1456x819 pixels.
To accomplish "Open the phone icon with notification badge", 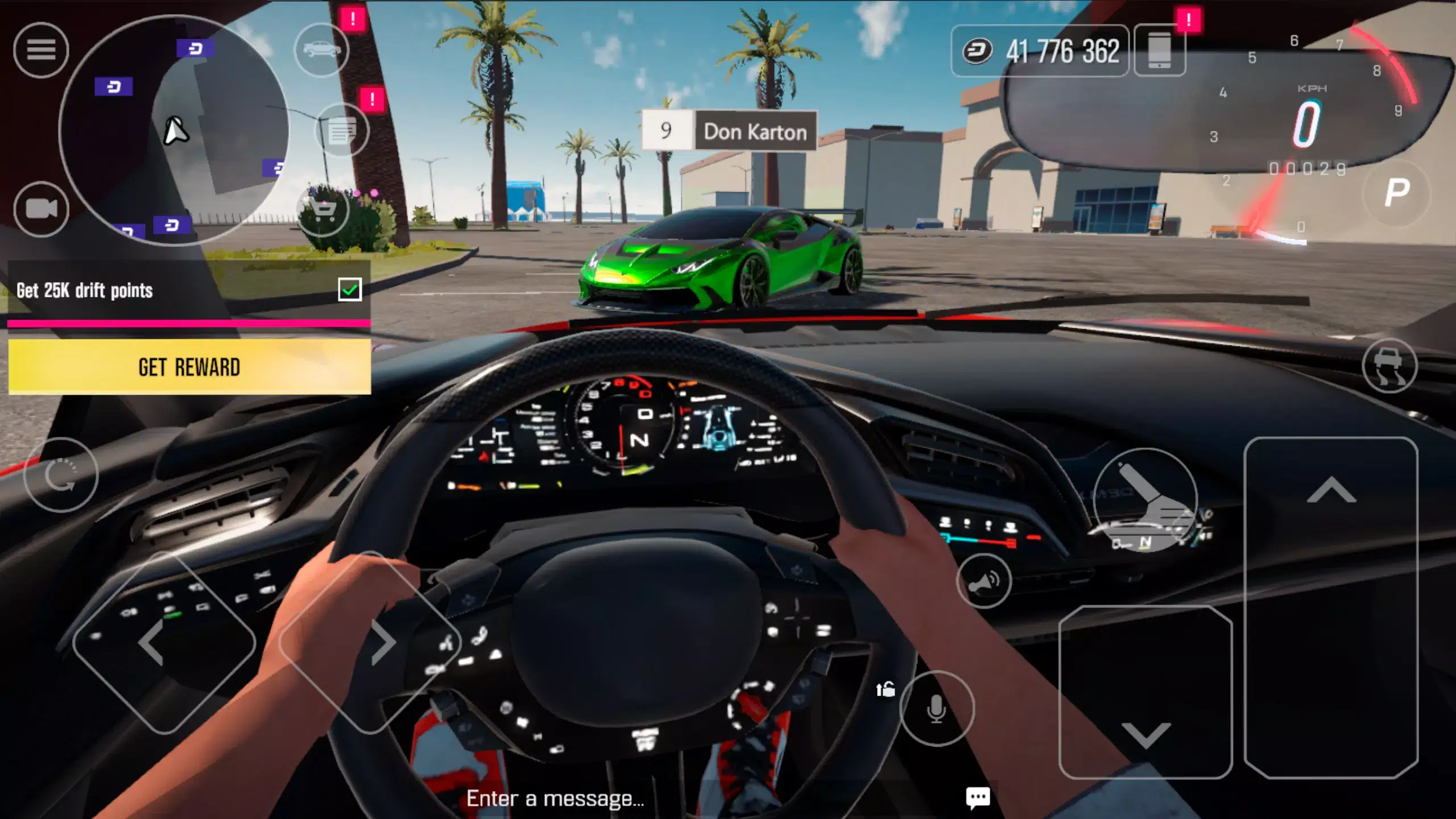I will 1159,50.
